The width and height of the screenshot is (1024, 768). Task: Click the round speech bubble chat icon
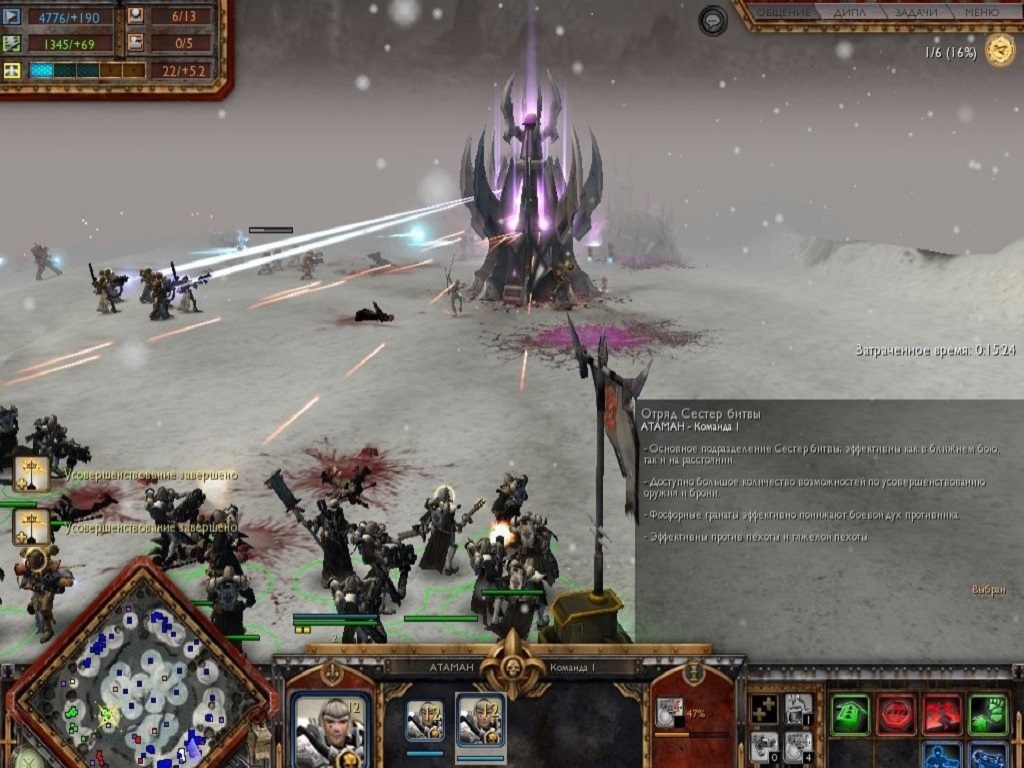tap(713, 20)
